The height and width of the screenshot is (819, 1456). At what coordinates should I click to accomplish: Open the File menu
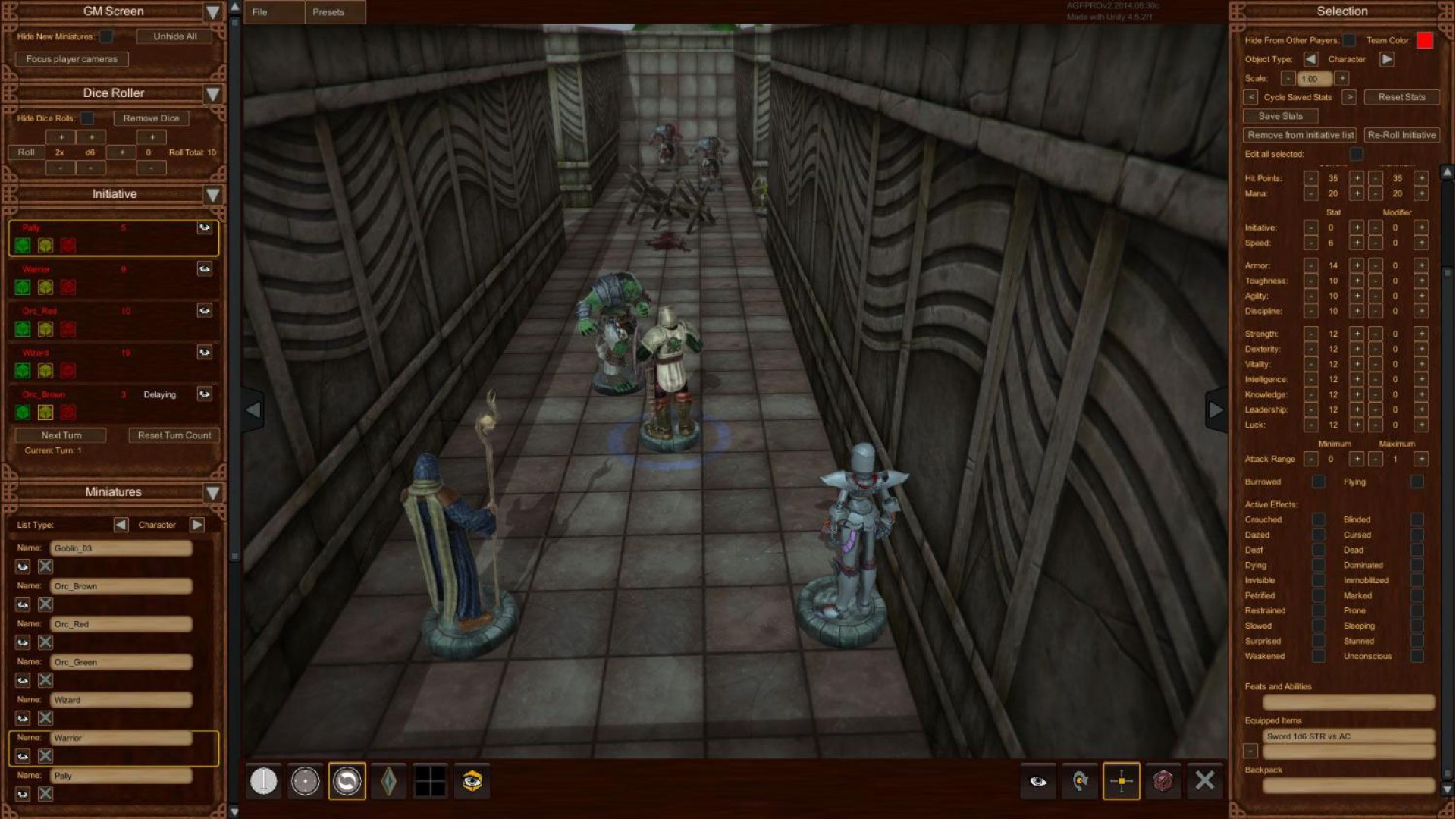pyautogui.click(x=260, y=12)
